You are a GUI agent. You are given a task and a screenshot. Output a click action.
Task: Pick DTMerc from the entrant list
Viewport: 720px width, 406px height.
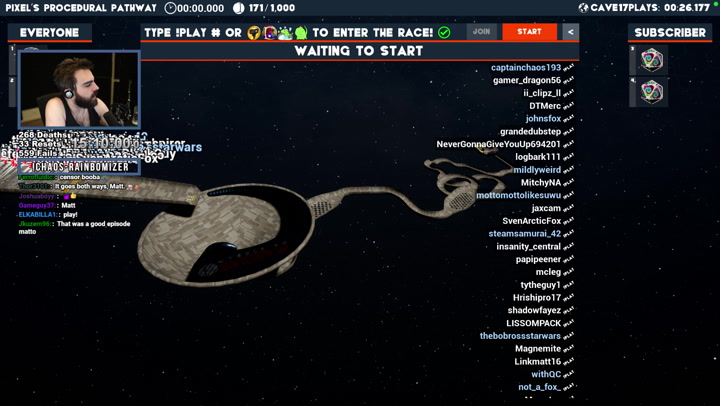tap(545, 106)
